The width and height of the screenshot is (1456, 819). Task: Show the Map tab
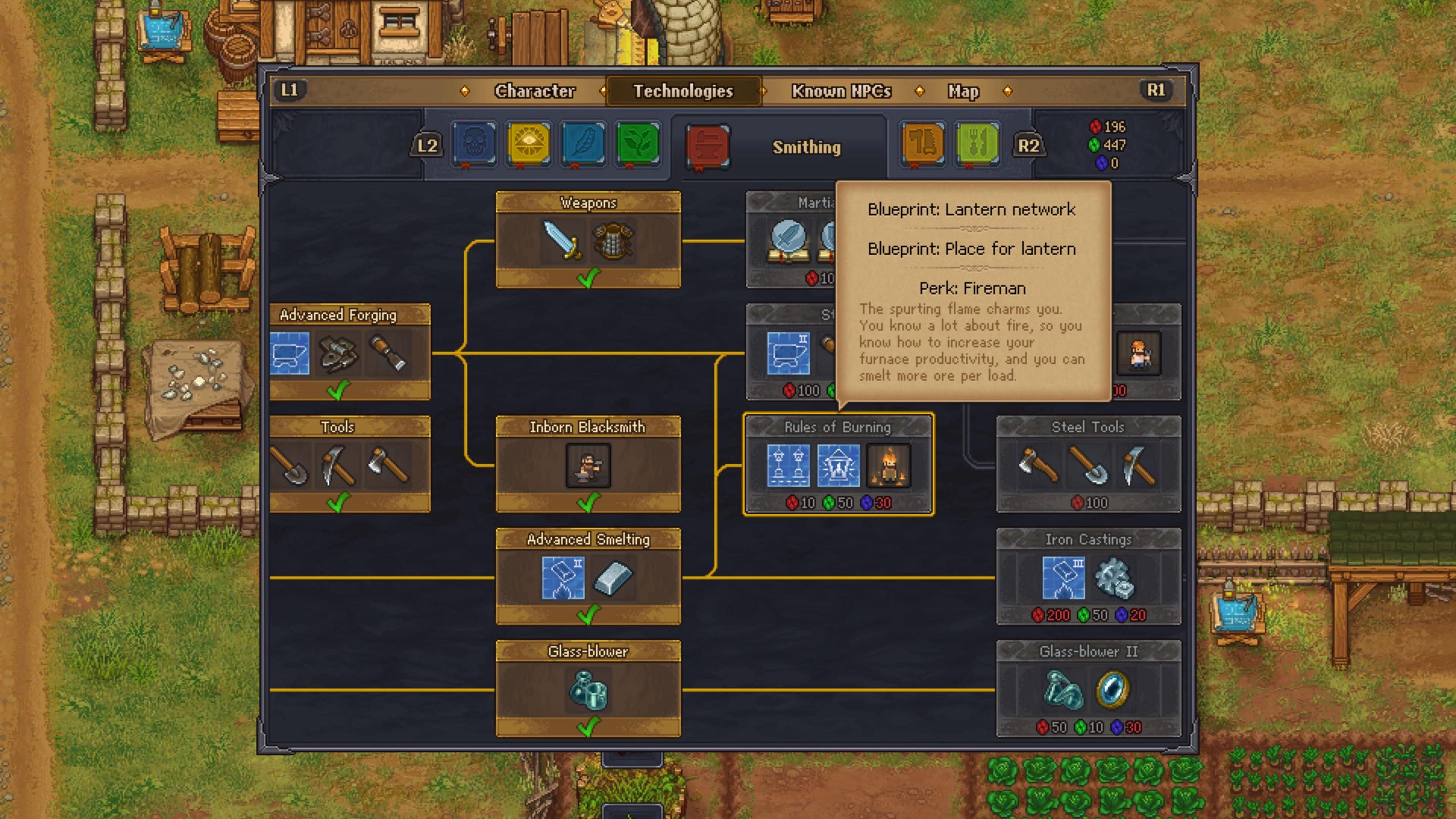point(963,91)
